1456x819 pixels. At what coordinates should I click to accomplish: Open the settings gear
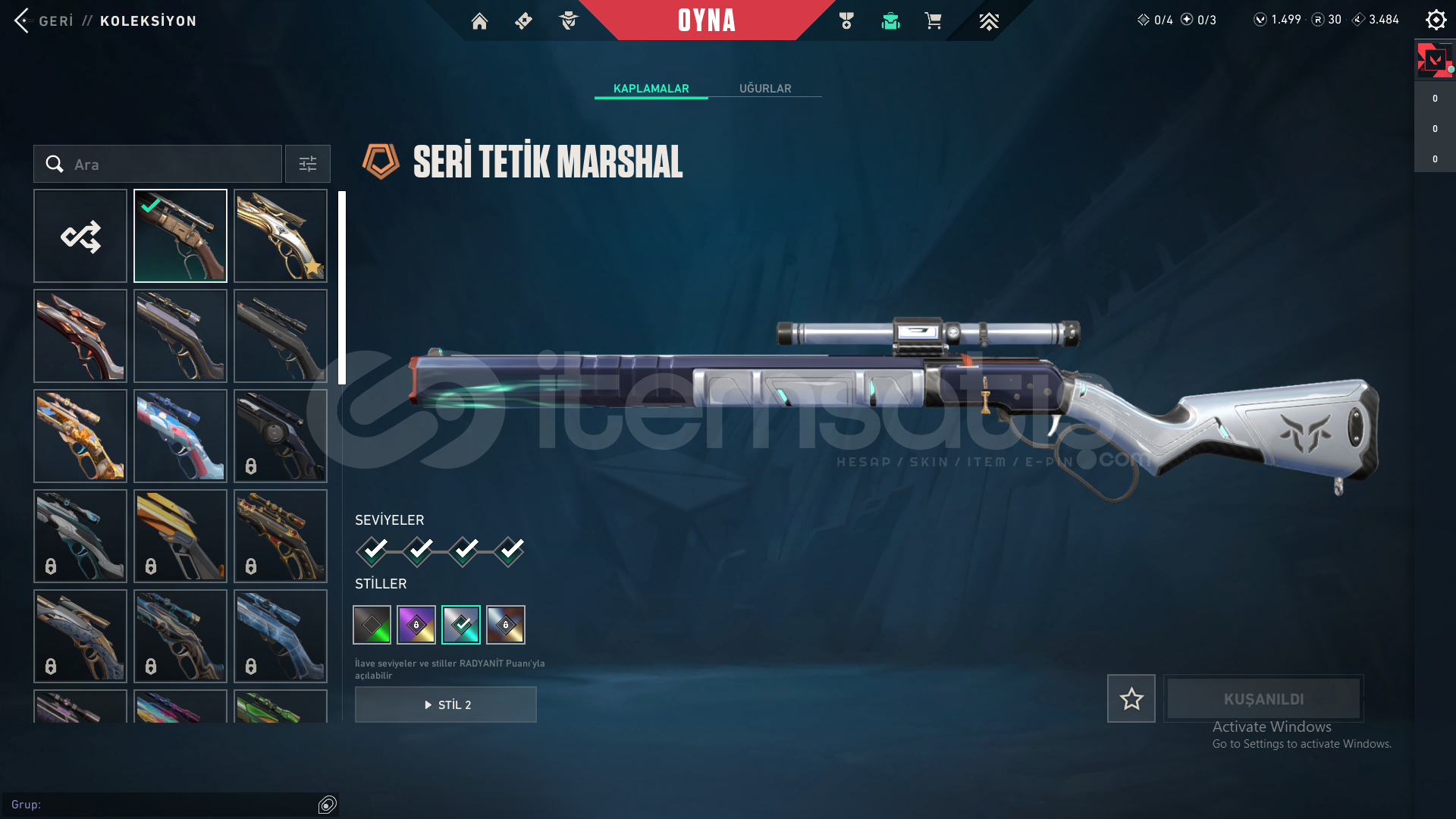1436,20
